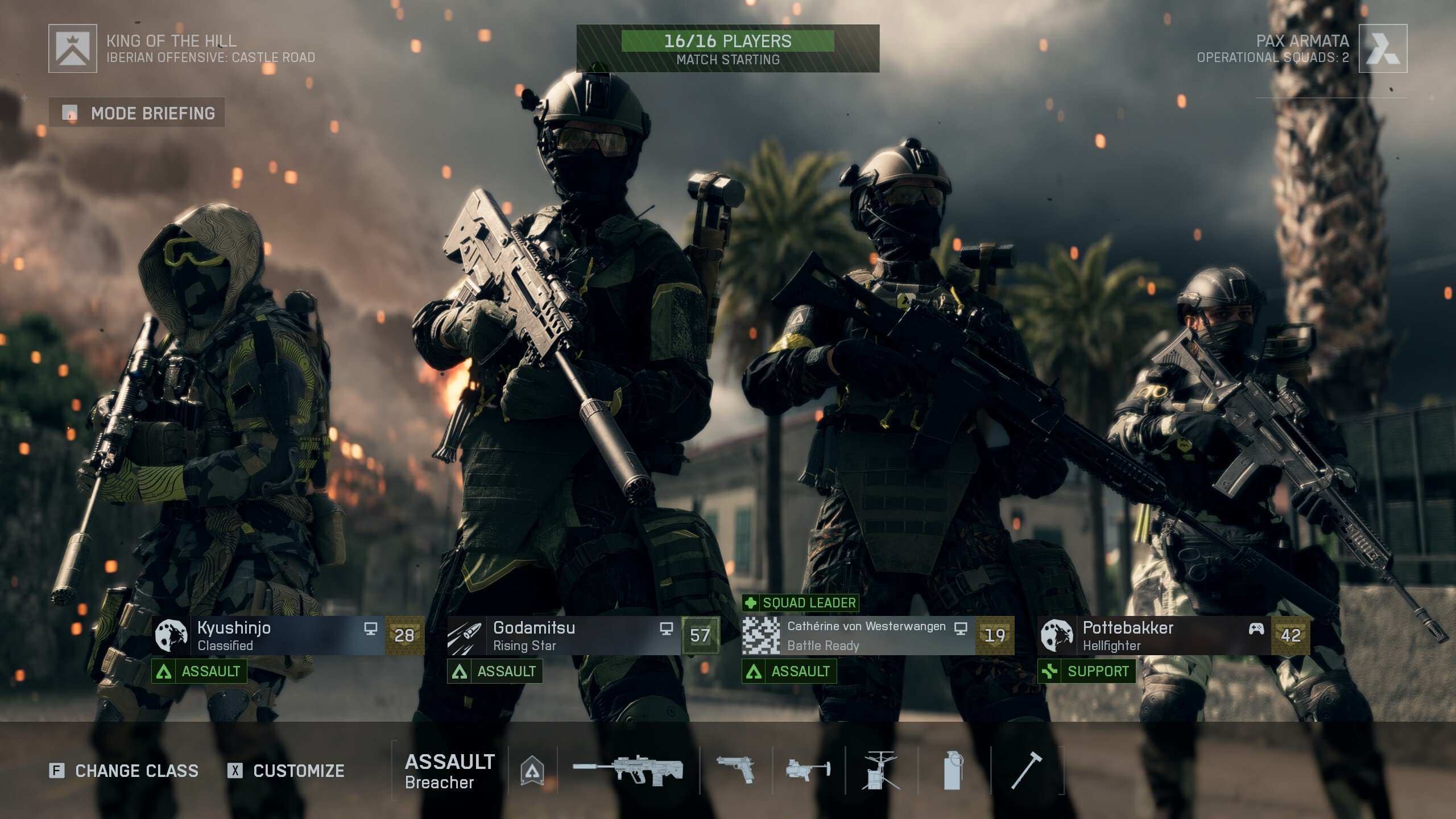Image resolution: width=1456 pixels, height=819 pixels.
Task: Choose Cathérine von Westerwangen's player card
Action: pos(878,636)
